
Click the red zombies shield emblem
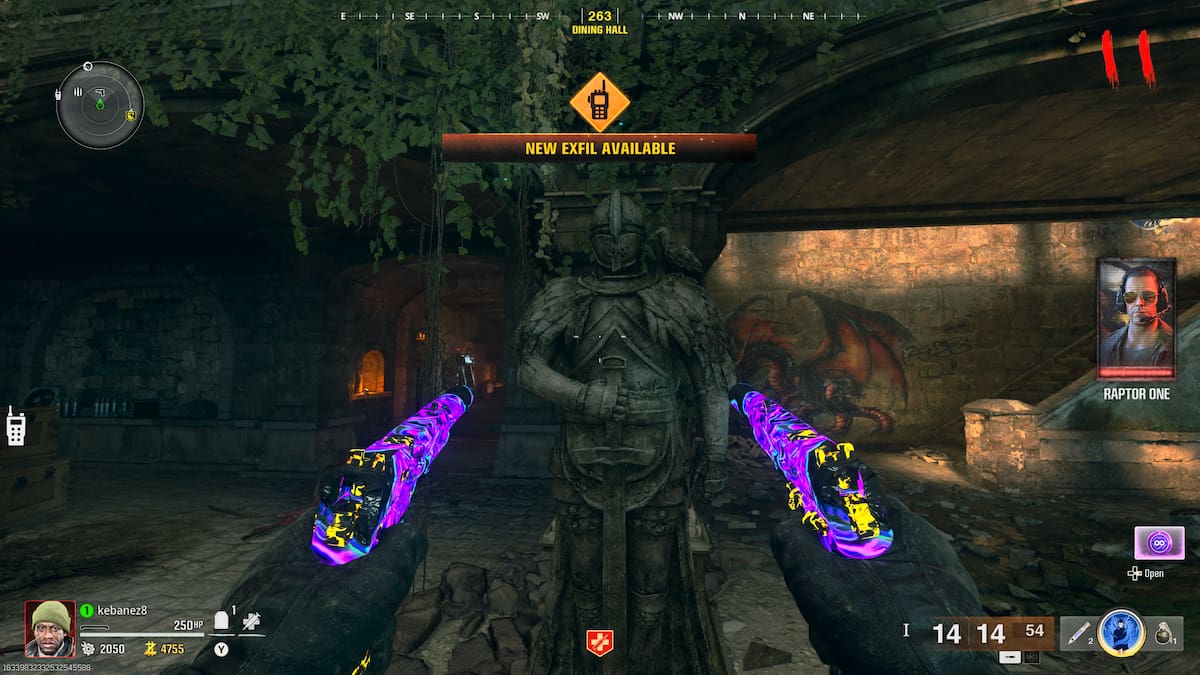599,642
